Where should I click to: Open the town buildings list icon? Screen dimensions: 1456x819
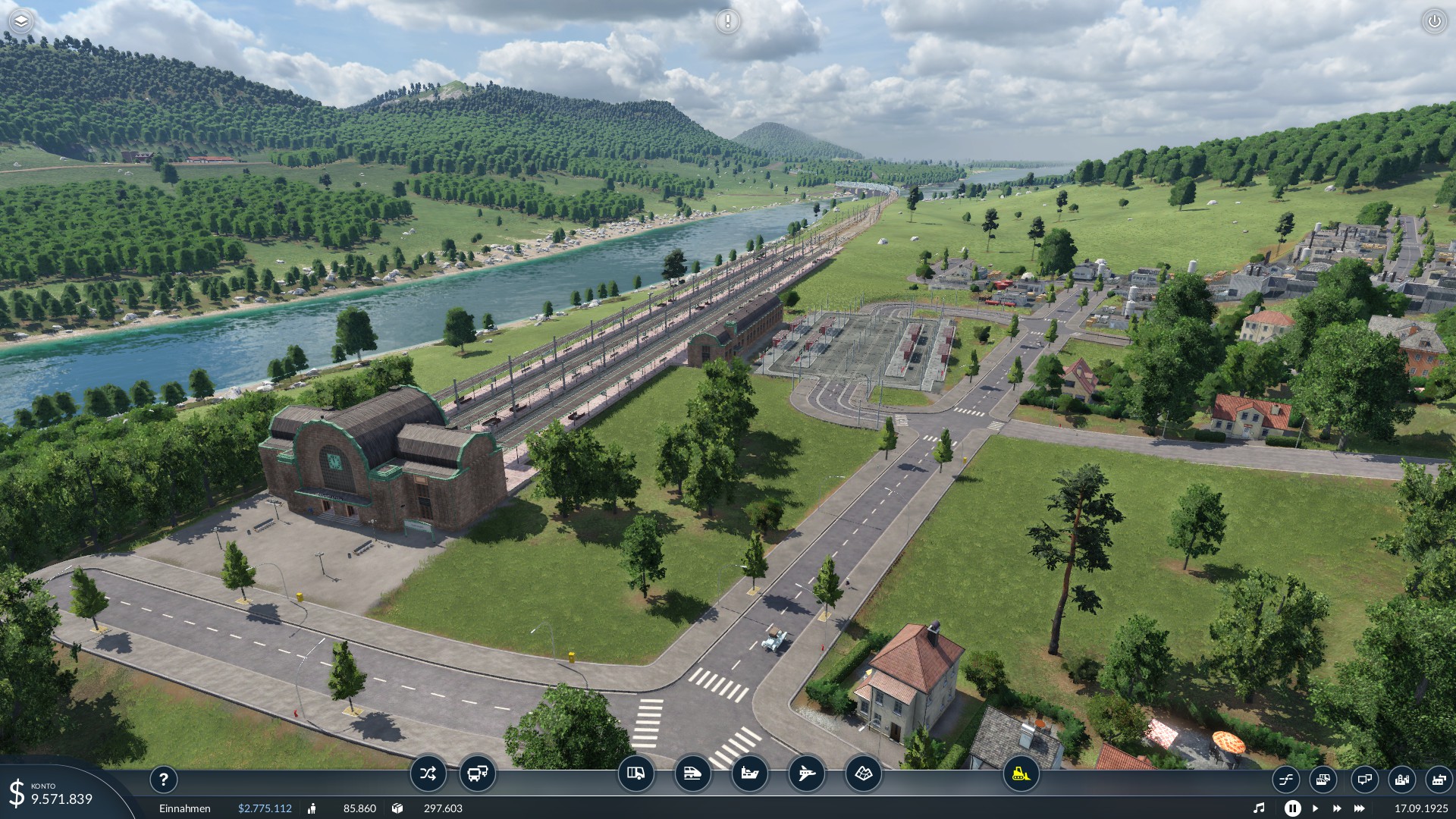click(1401, 779)
